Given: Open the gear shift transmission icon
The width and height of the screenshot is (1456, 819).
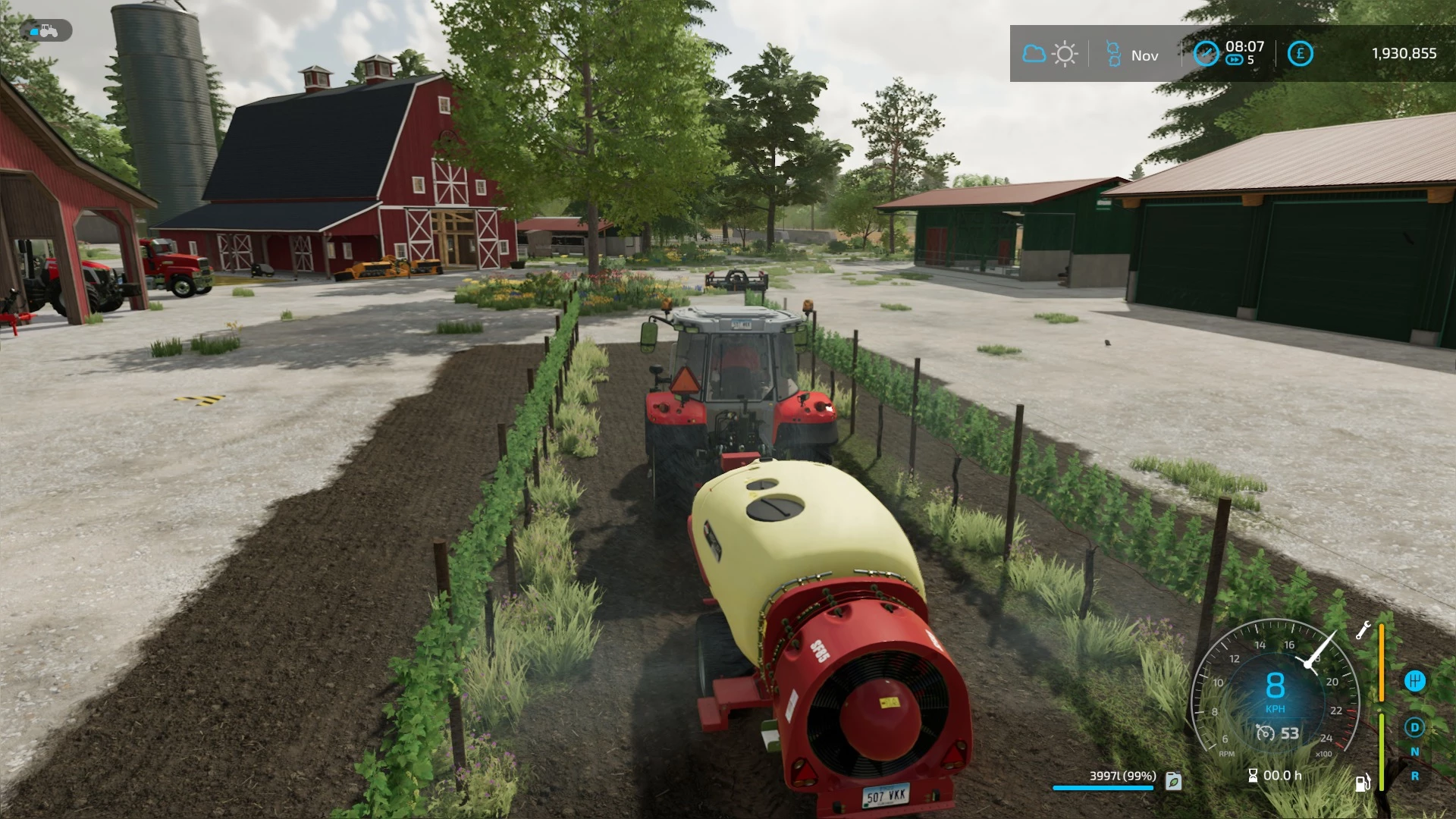Looking at the screenshot, I should point(1416,681).
